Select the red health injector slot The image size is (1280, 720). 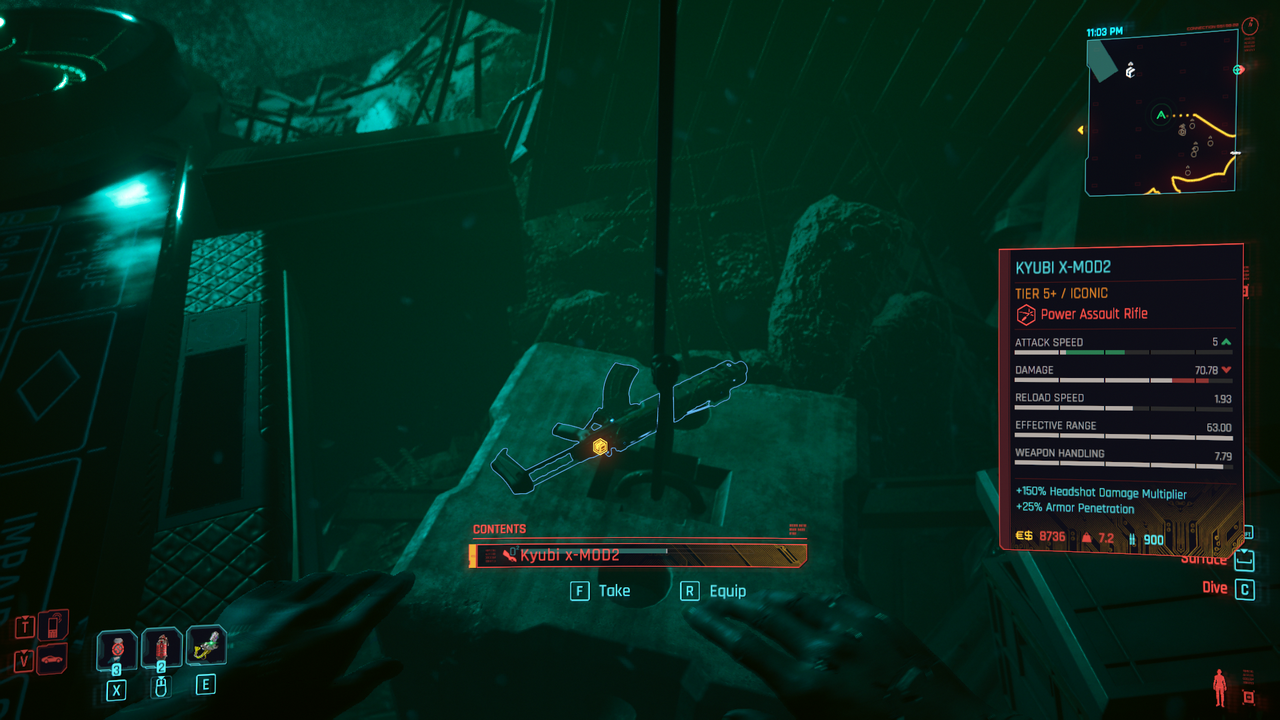click(x=161, y=648)
